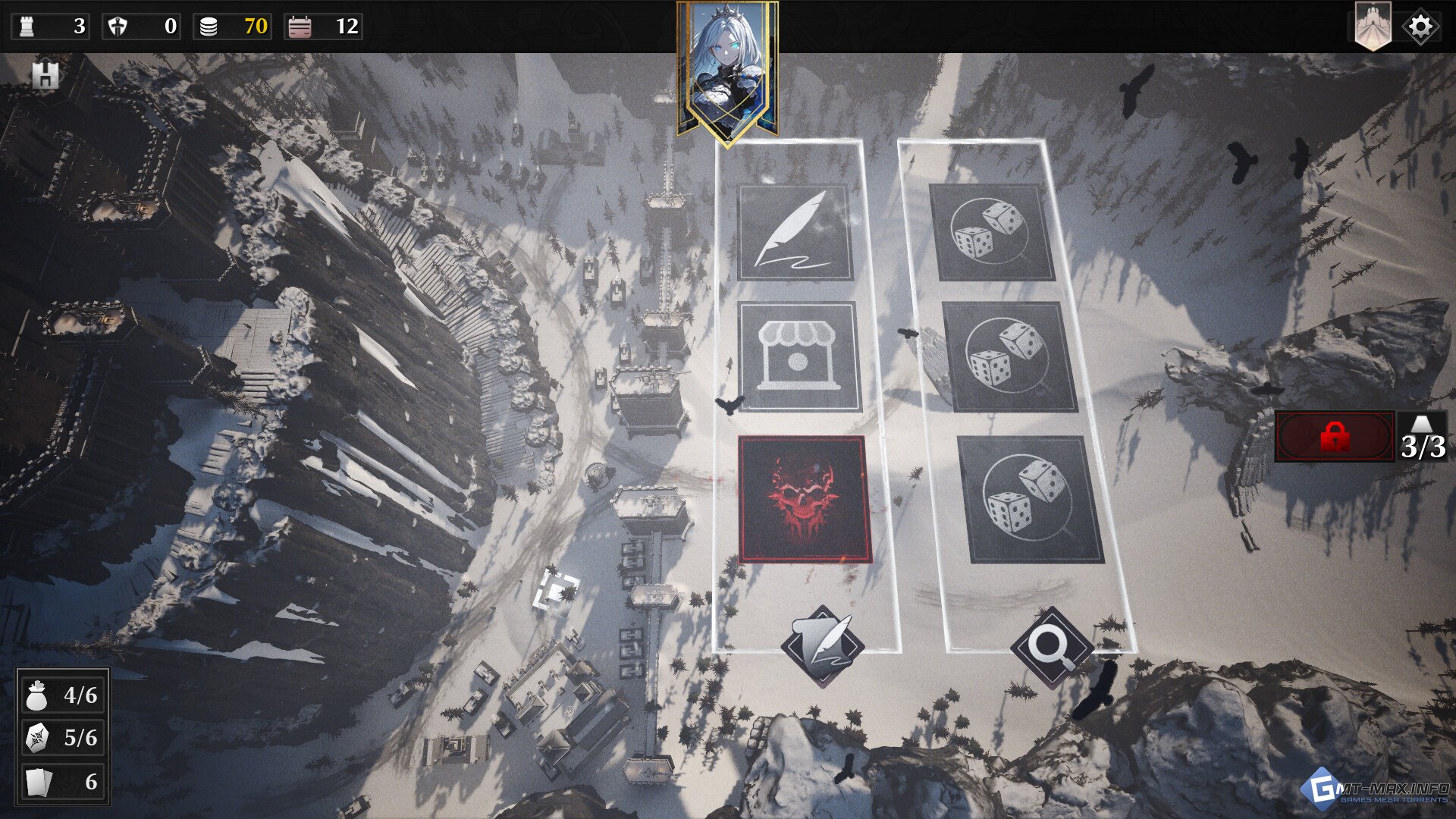This screenshot has width=1456, height=819.
Task: Activate the magnifying glass diamond icon
Action: tap(1052, 647)
